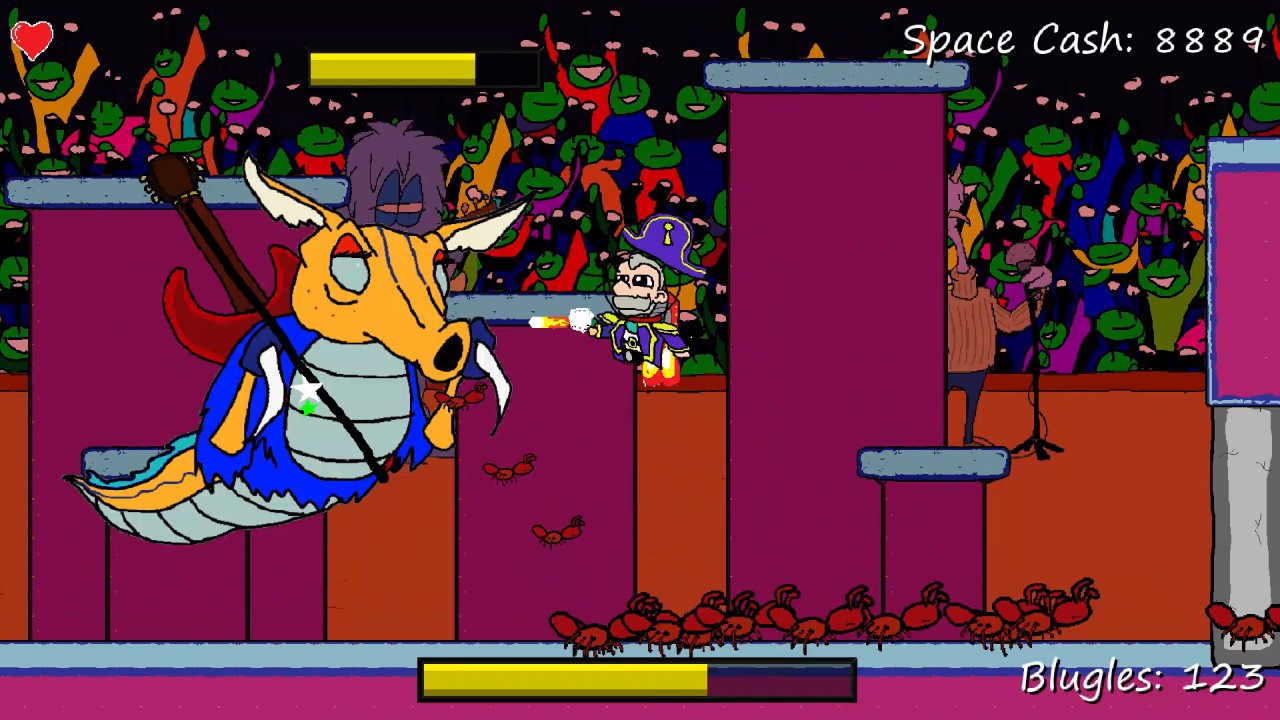1280x720 pixels.
Task: Click the red heart health icon
Action: (x=31, y=40)
